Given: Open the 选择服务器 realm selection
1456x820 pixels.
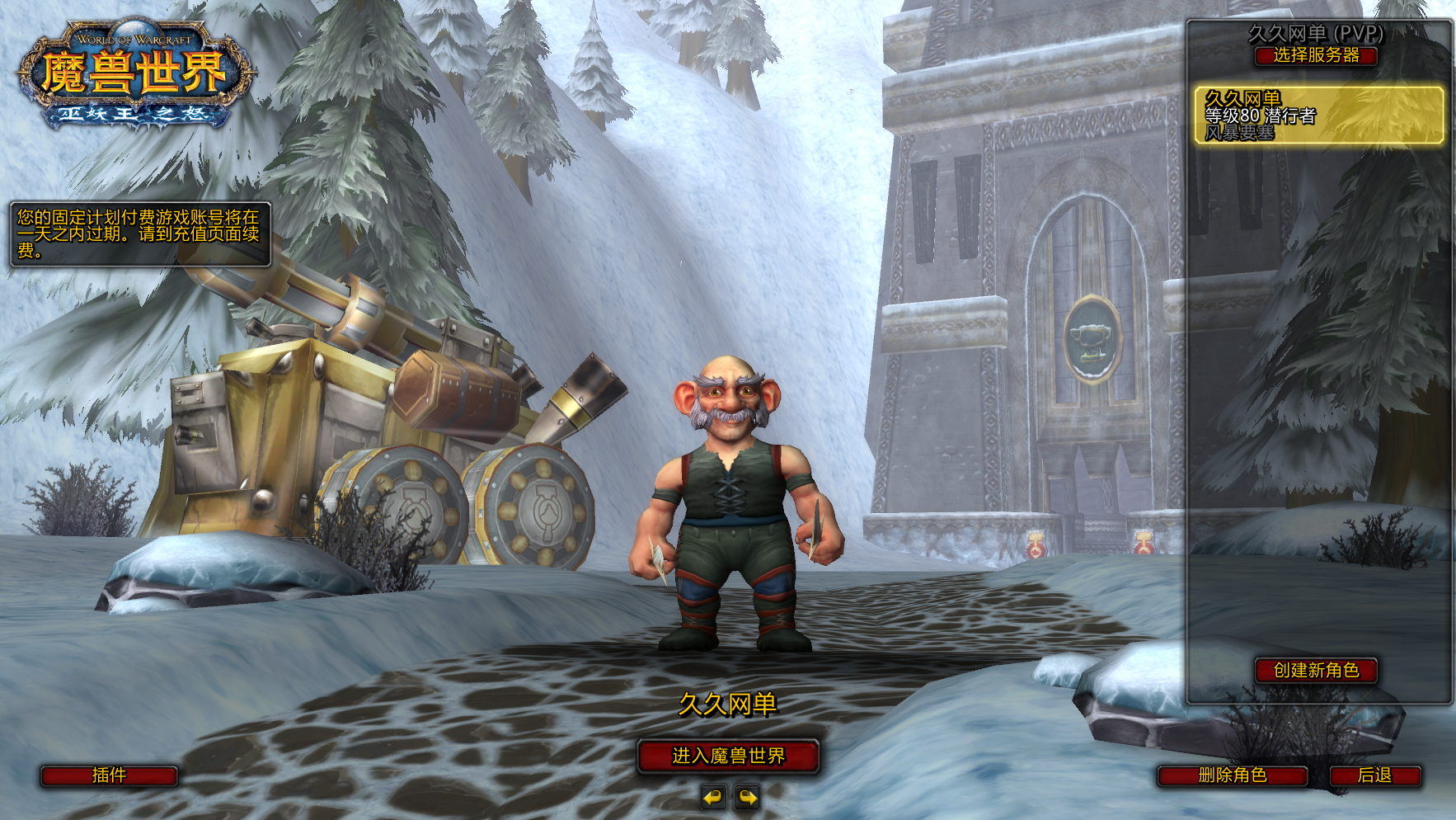Looking at the screenshot, I should (1316, 56).
